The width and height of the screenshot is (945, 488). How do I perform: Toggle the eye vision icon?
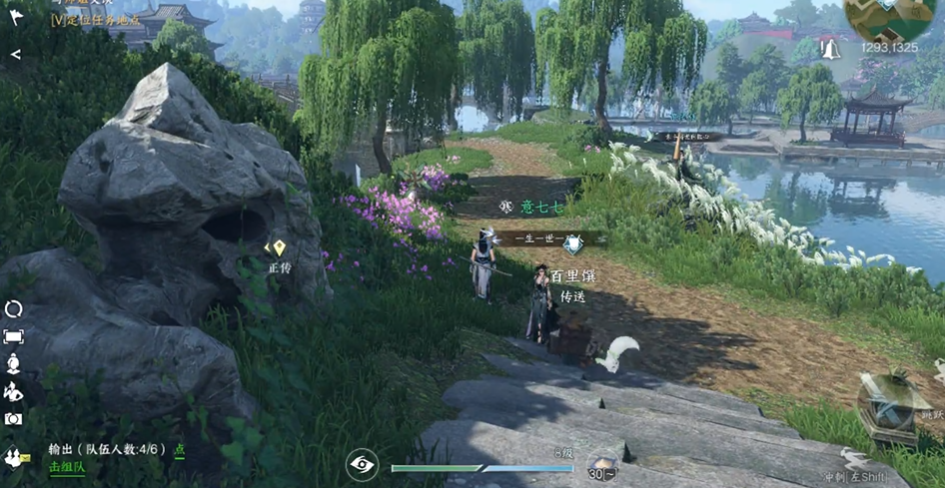tap(361, 464)
